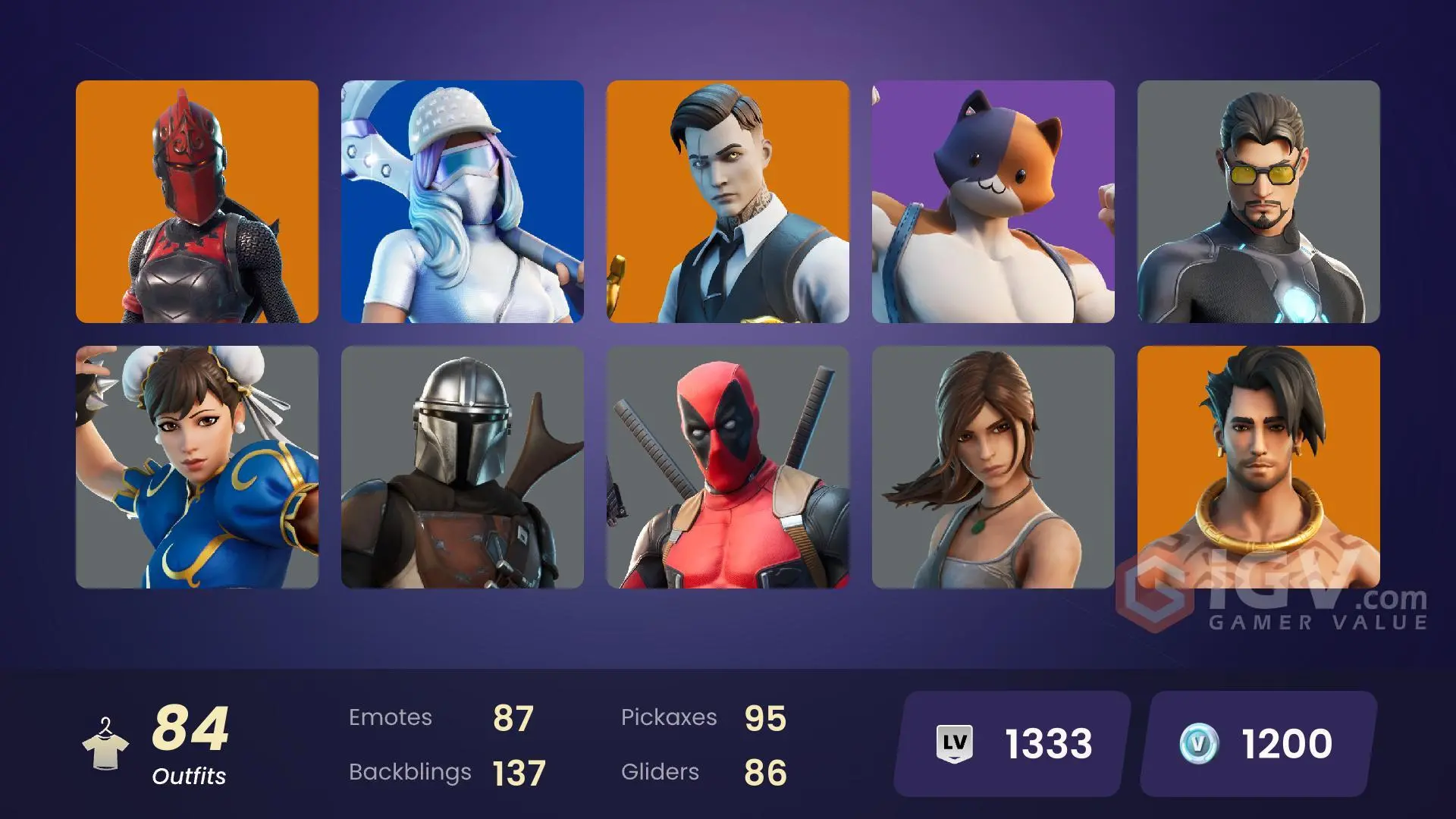Click the IGV.com watermark logo

(x=1274, y=604)
